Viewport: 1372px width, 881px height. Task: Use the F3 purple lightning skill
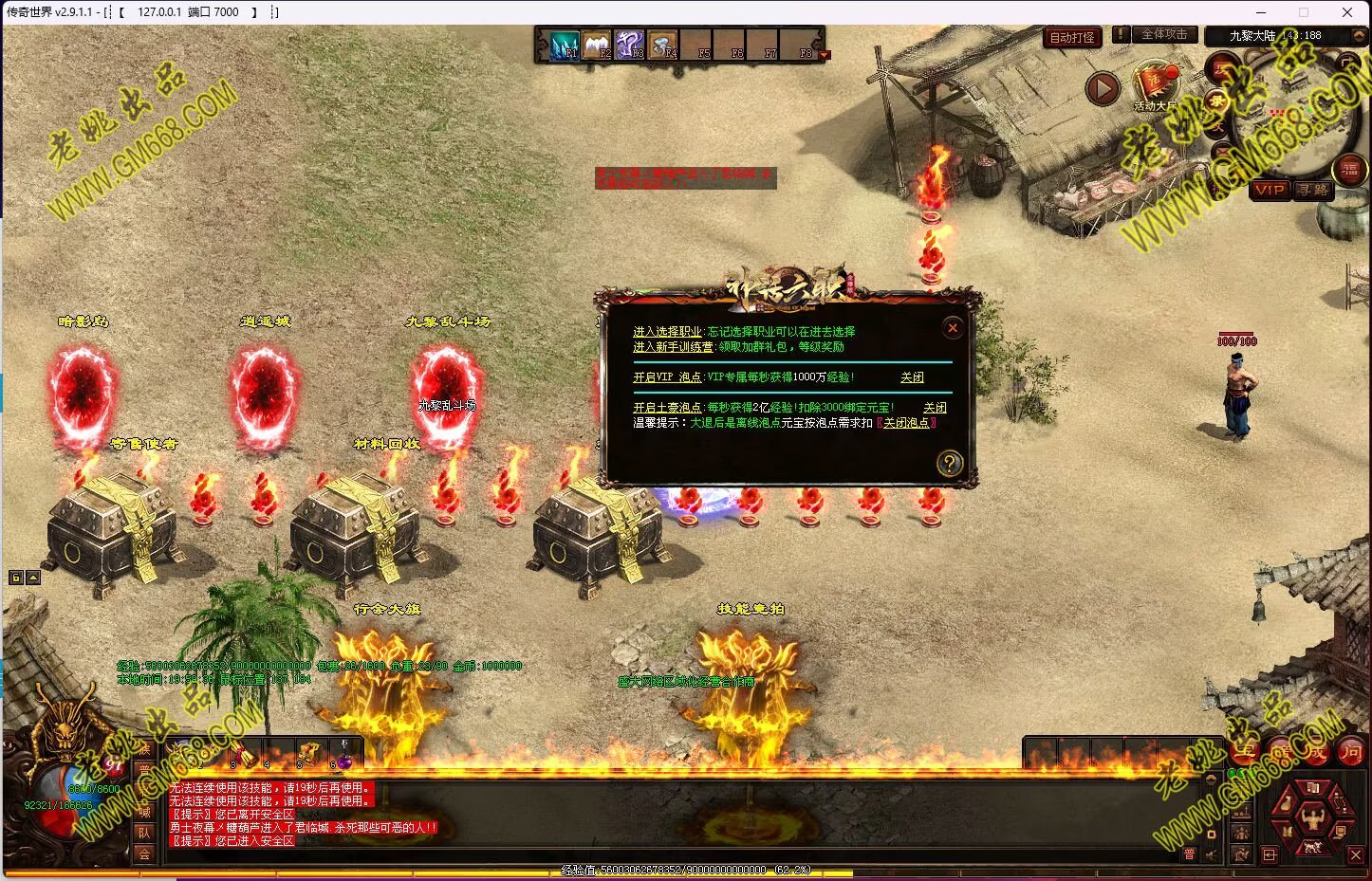click(630, 45)
